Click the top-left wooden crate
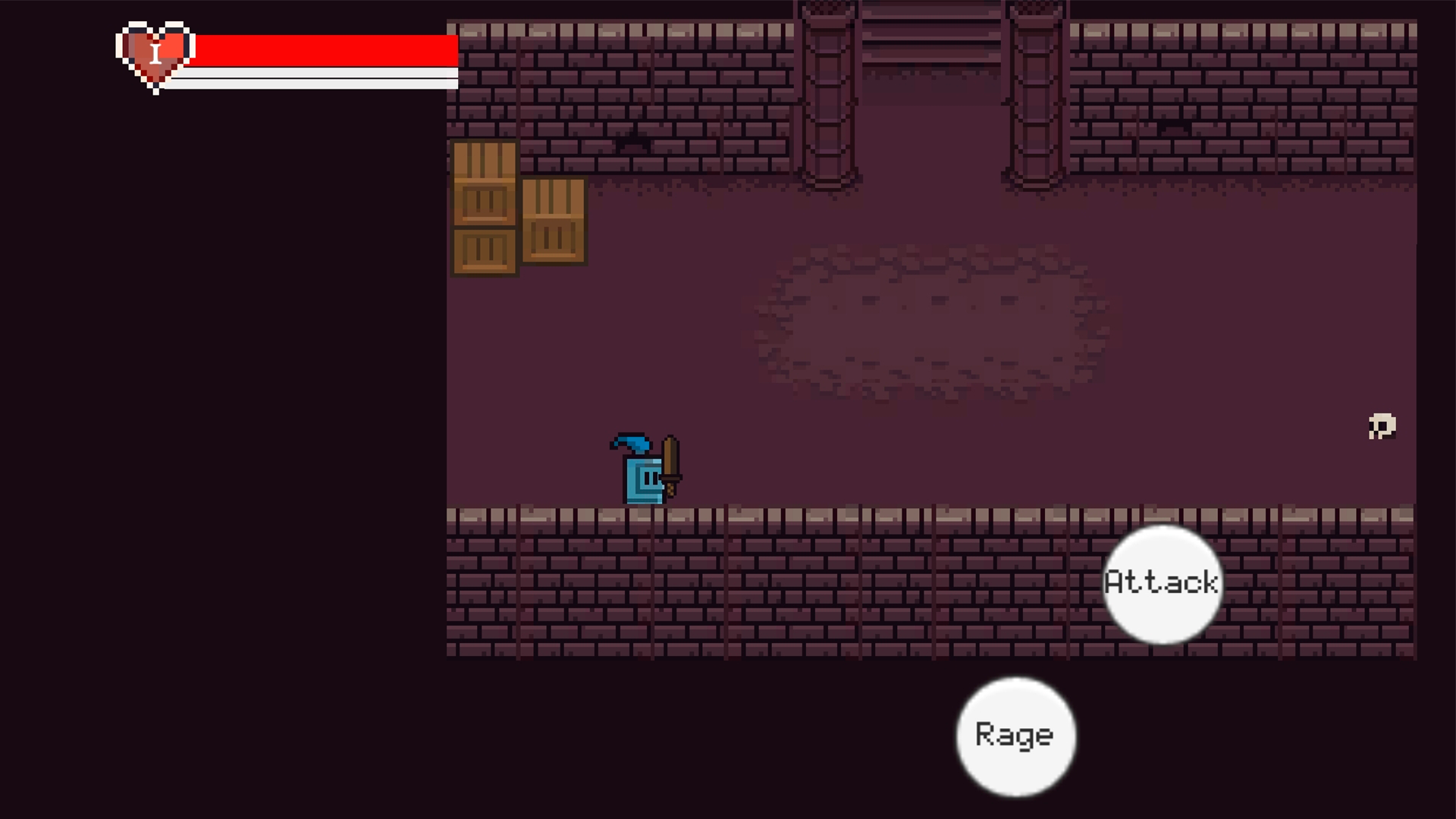This screenshot has height=819, width=1456. 485,182
